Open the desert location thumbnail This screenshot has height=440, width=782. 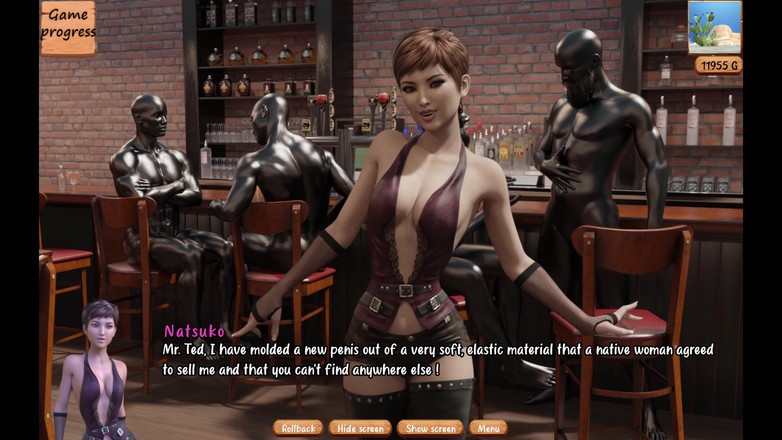click(714, 26)
